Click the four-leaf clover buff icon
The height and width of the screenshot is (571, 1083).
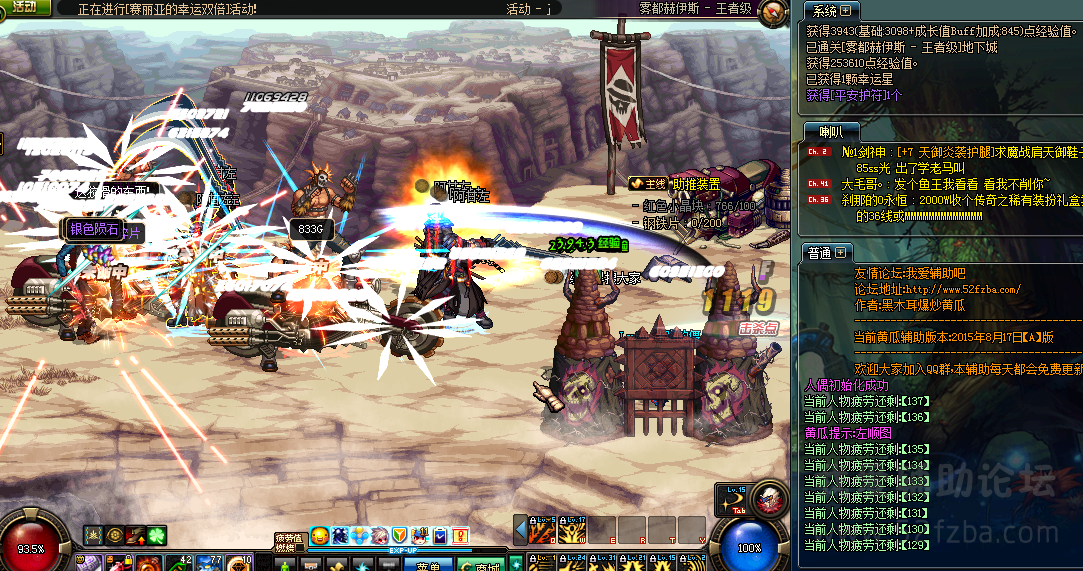157,536
